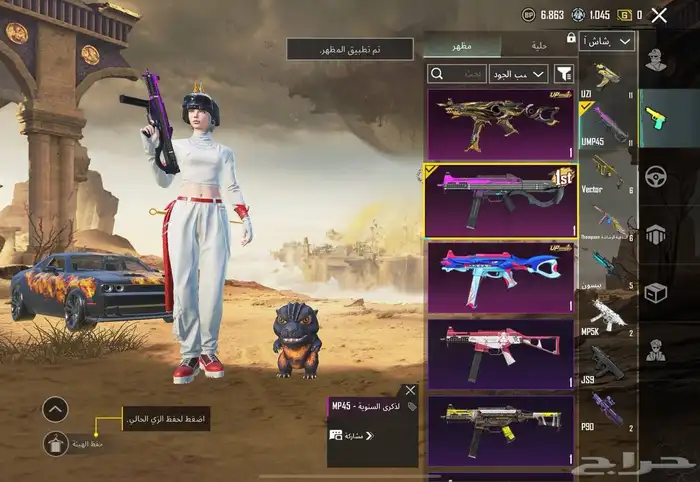700x482 pixels.
Task: Switch to the مظهر skins tab
Action: point(463,44)
